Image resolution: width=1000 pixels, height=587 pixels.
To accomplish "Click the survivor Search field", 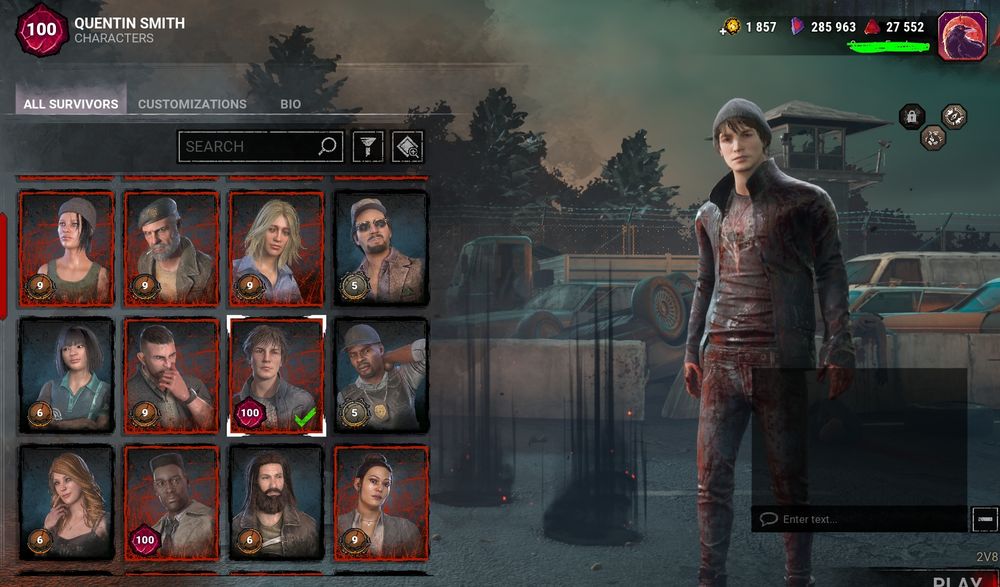I will click(250, 147).
